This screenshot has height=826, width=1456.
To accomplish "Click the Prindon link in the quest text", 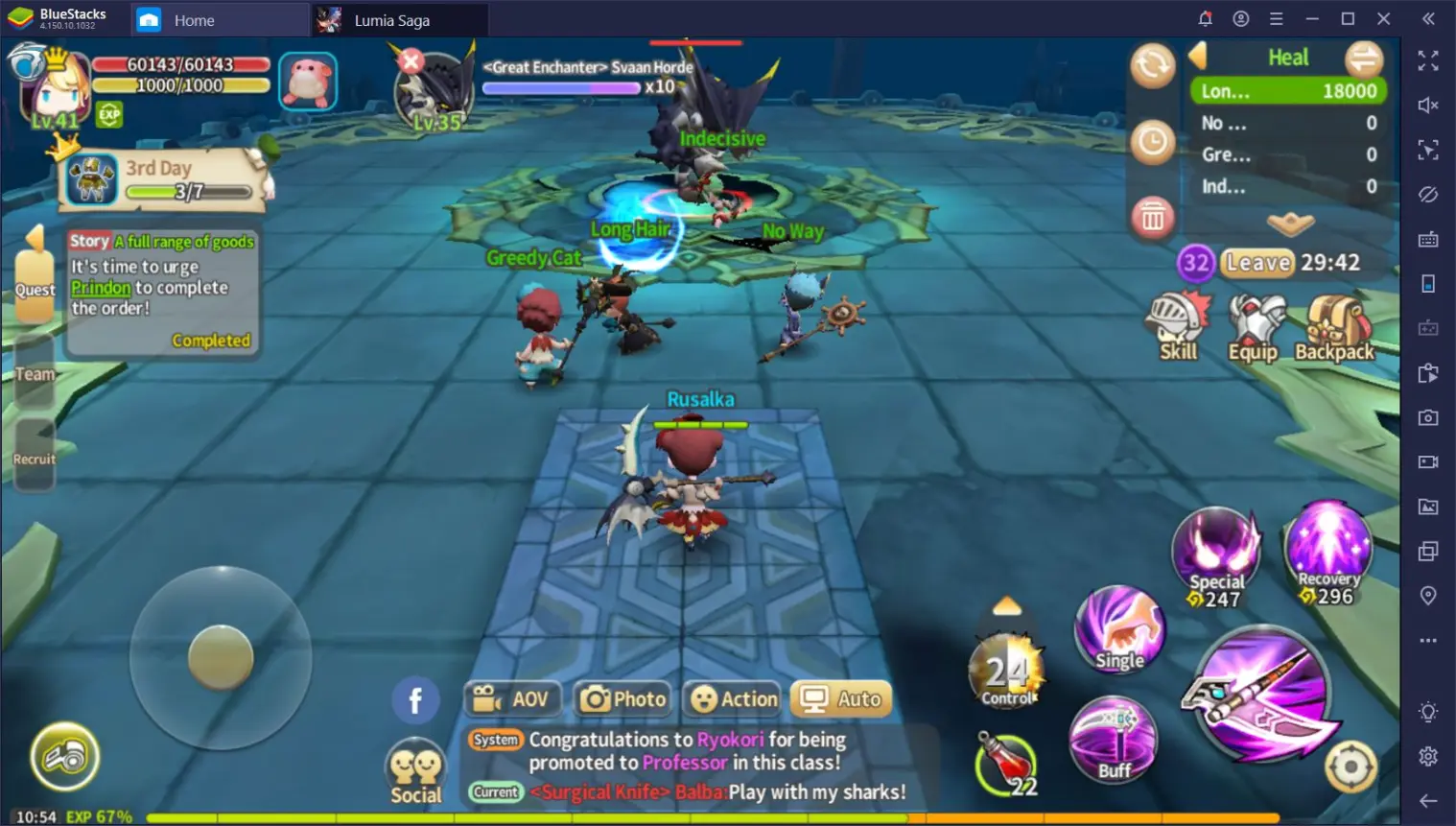I will click(101, 287).
